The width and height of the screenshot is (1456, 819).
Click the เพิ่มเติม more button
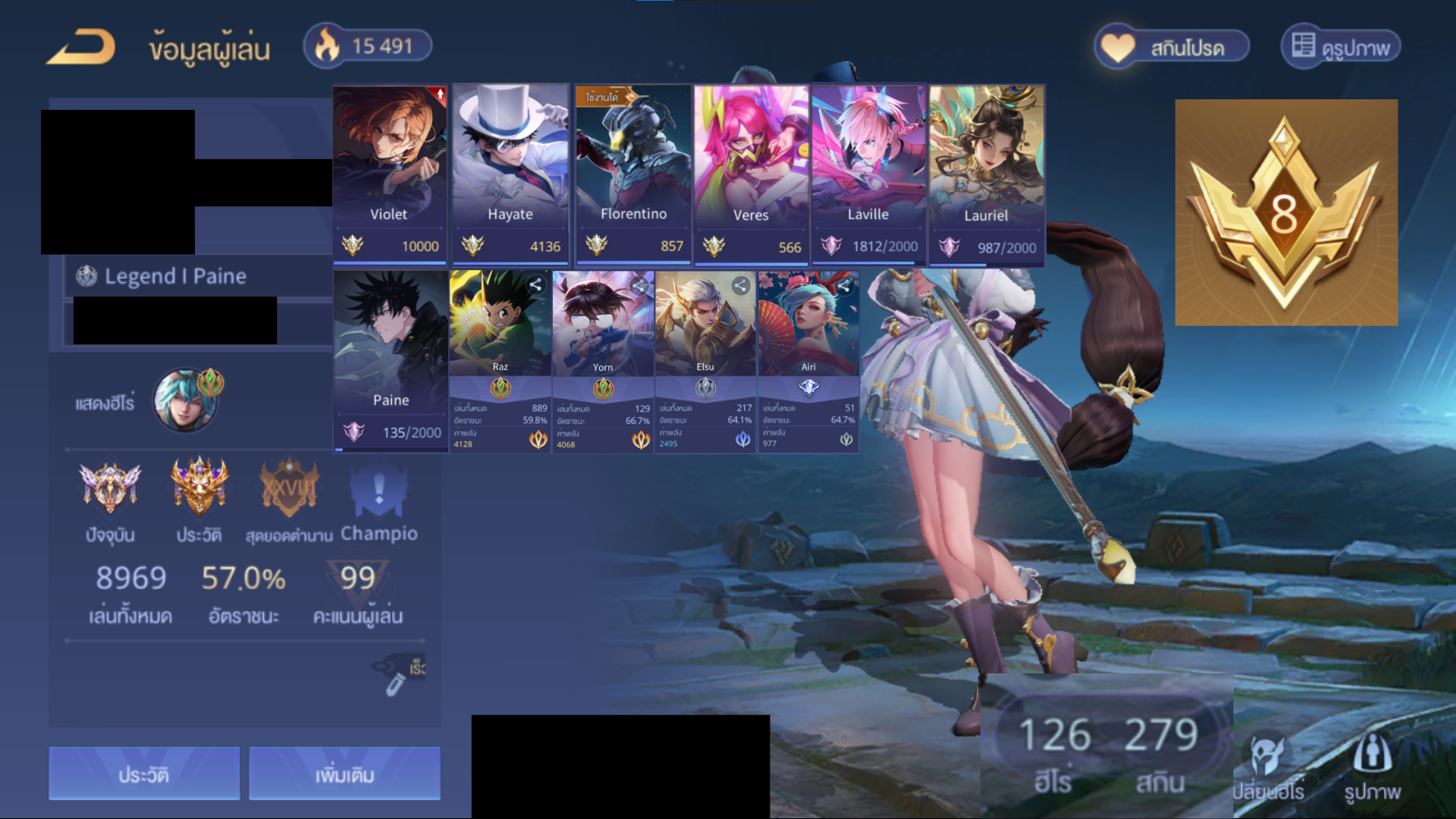344,773
